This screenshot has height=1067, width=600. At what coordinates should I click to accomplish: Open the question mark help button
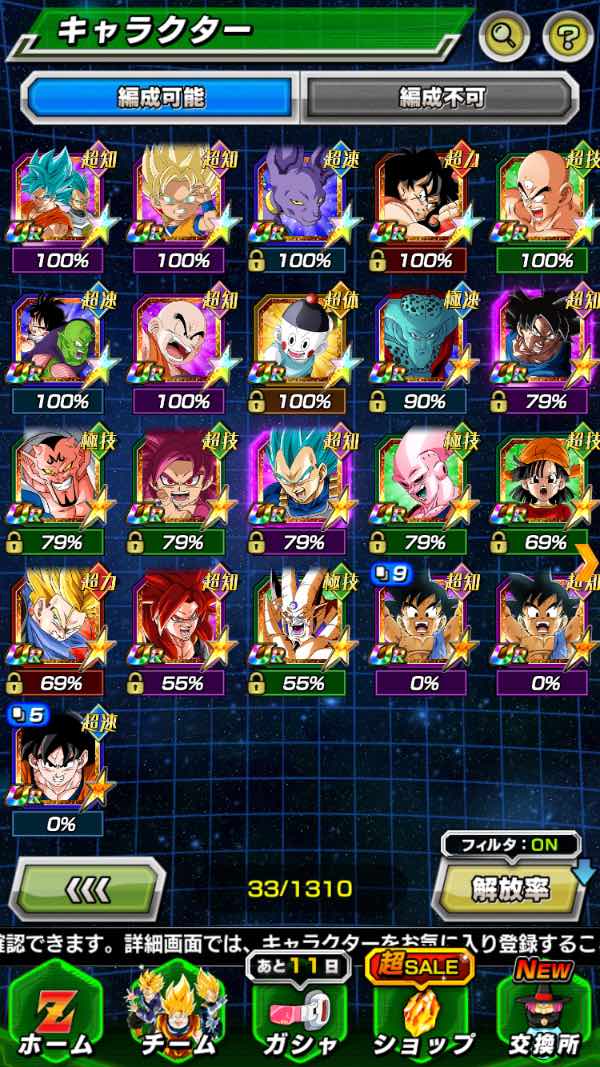click(567, 38)
